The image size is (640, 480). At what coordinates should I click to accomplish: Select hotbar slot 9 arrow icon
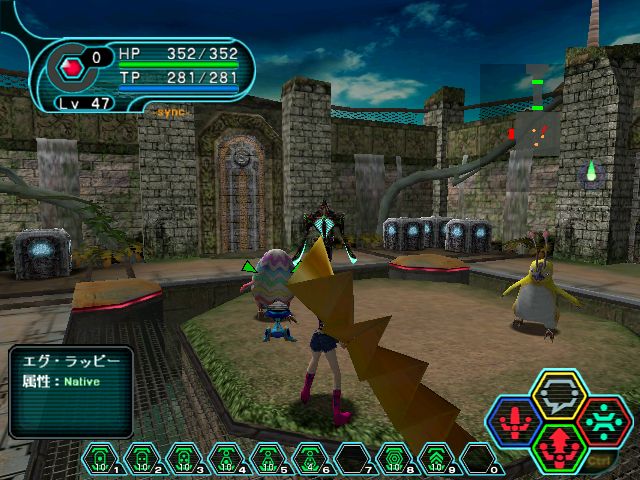[x=437, y=459]
